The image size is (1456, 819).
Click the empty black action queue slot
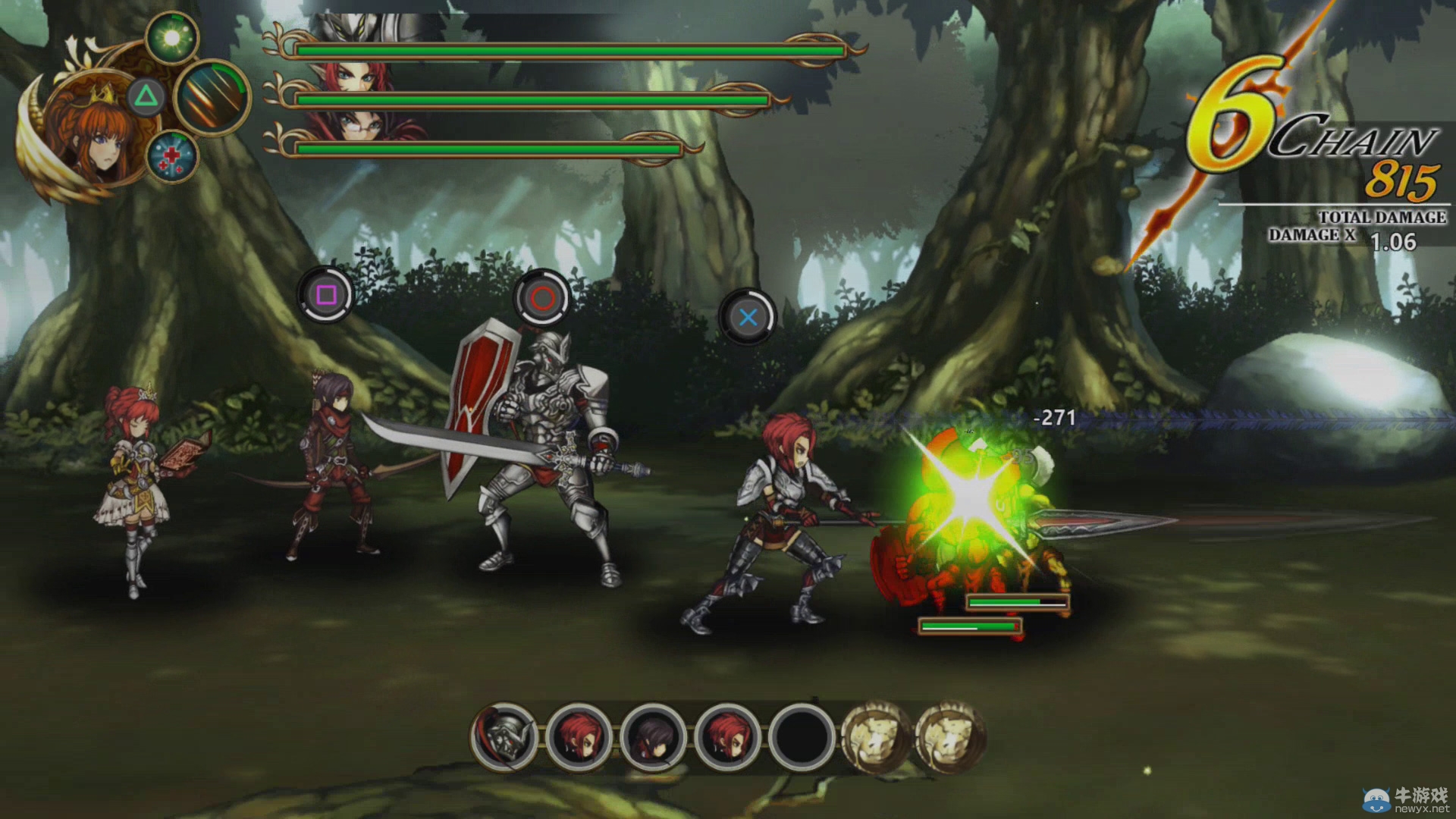point(802,736)
